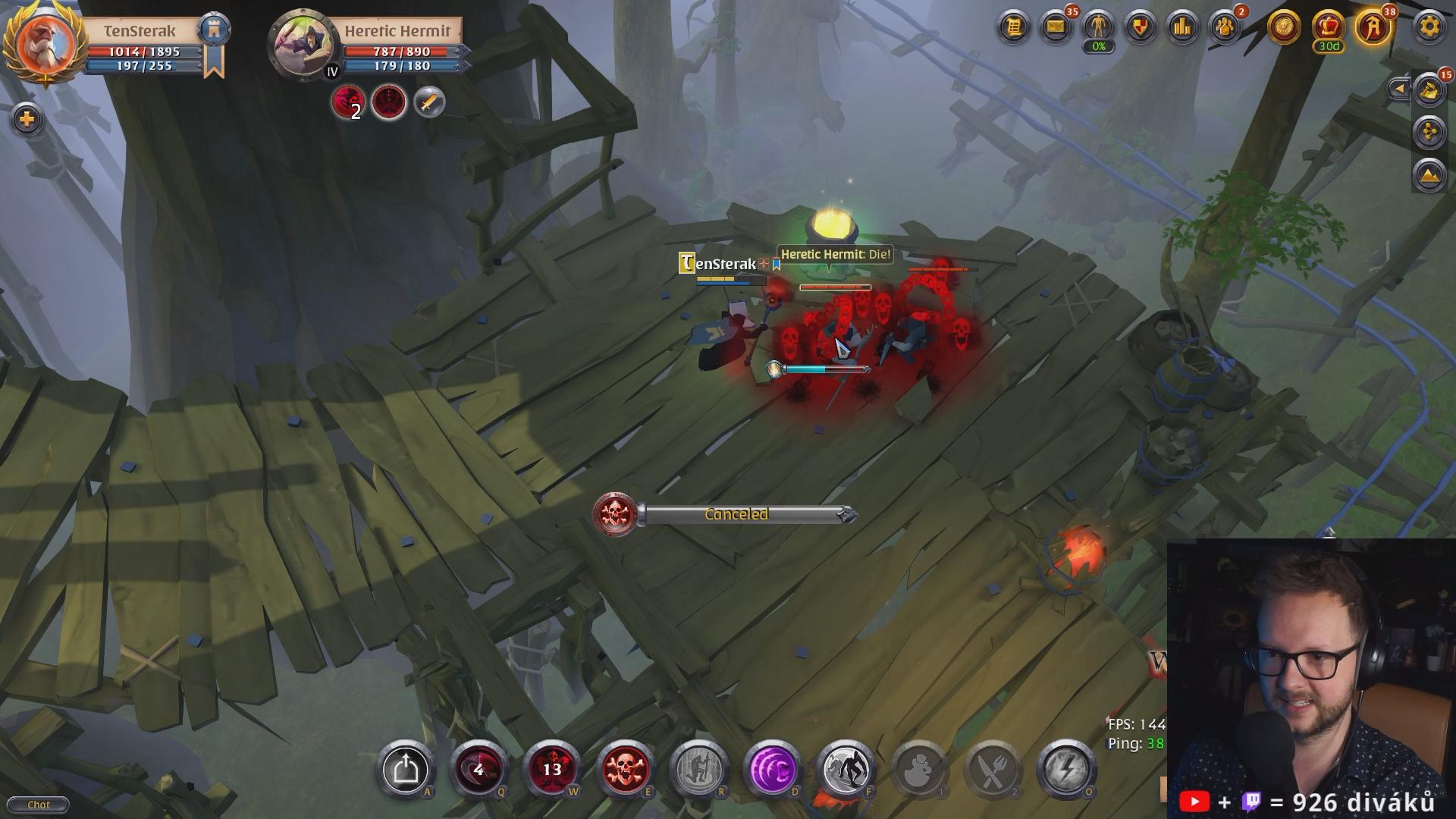Open the character body stats icon
Image resolution: width=1456 pixels, height=819 pixels.
coord(1098,28)
